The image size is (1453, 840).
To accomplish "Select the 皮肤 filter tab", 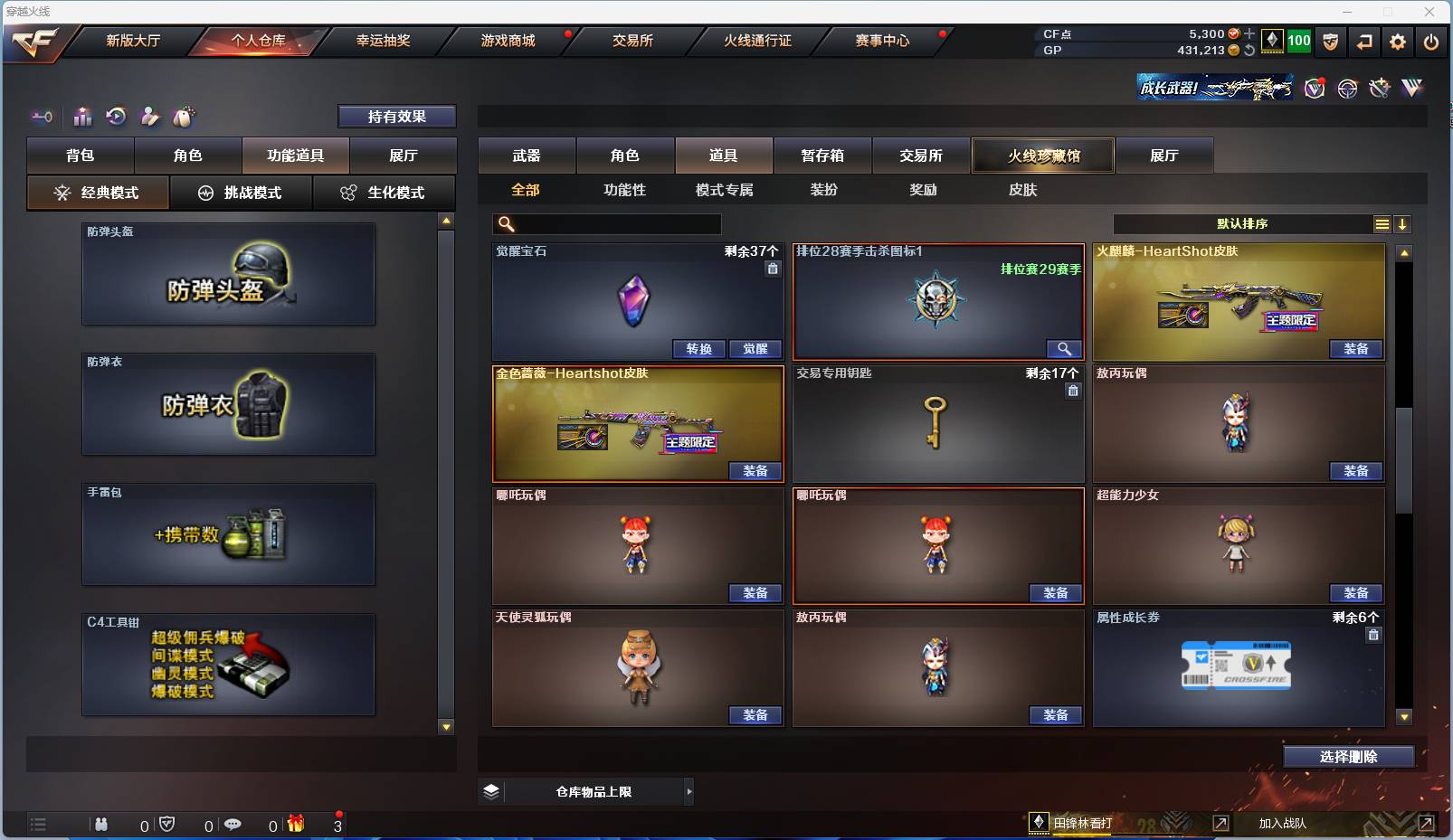I will click(1023, 190).
